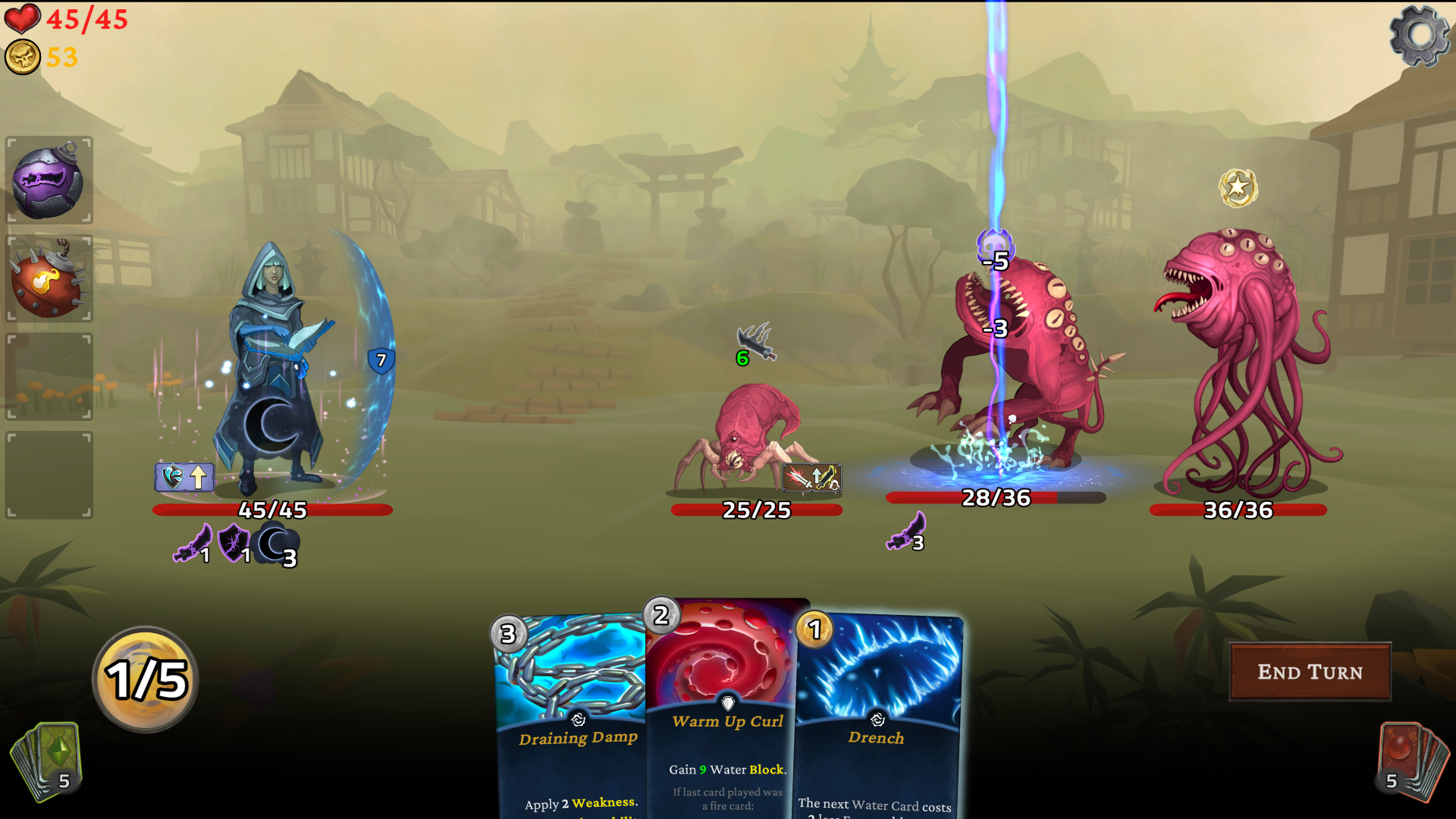Use the purple bomb potion
This screenshot has height=819, width=1456.
coord(49,181)
